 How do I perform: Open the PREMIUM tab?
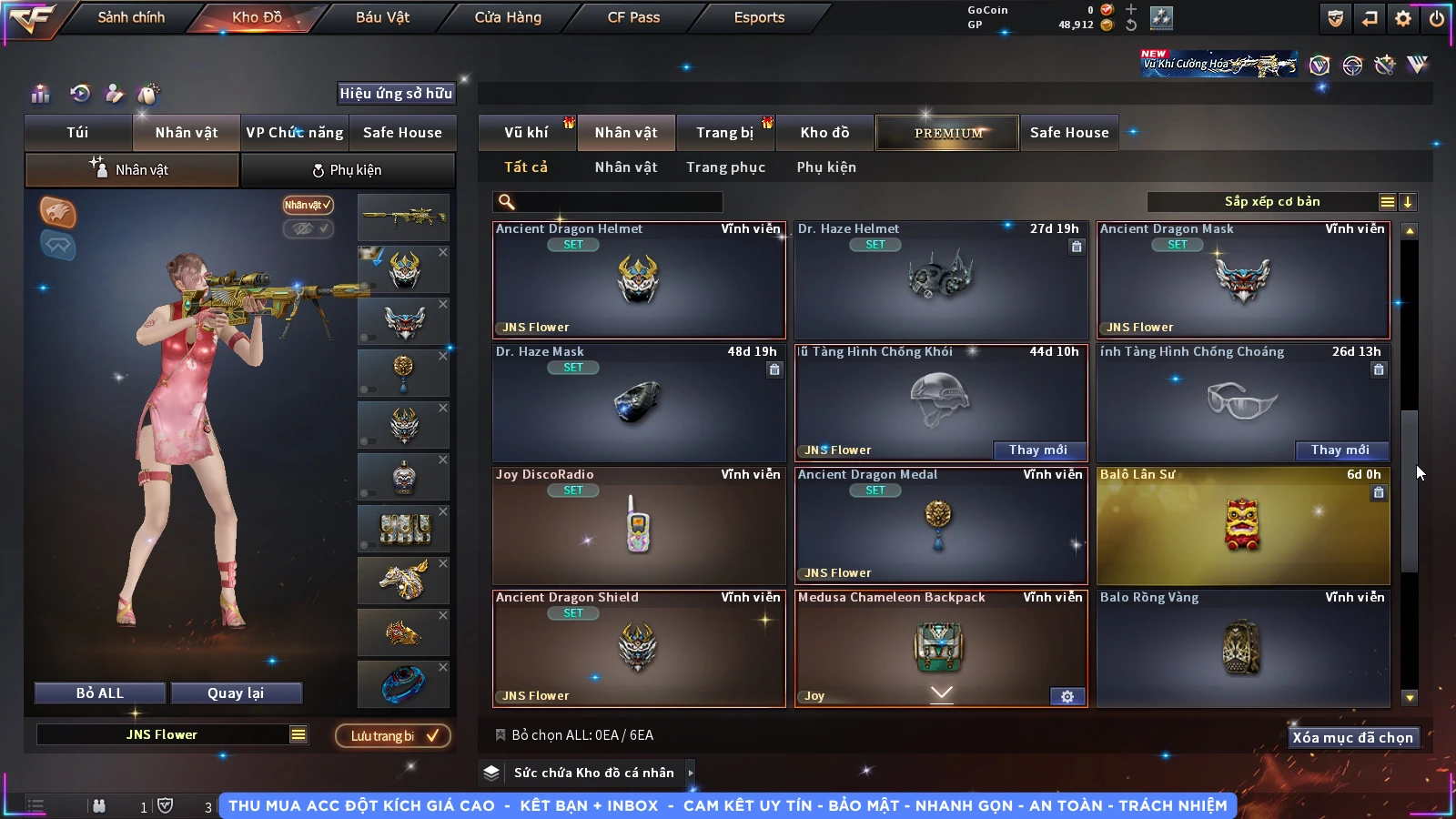click(948, 133)
